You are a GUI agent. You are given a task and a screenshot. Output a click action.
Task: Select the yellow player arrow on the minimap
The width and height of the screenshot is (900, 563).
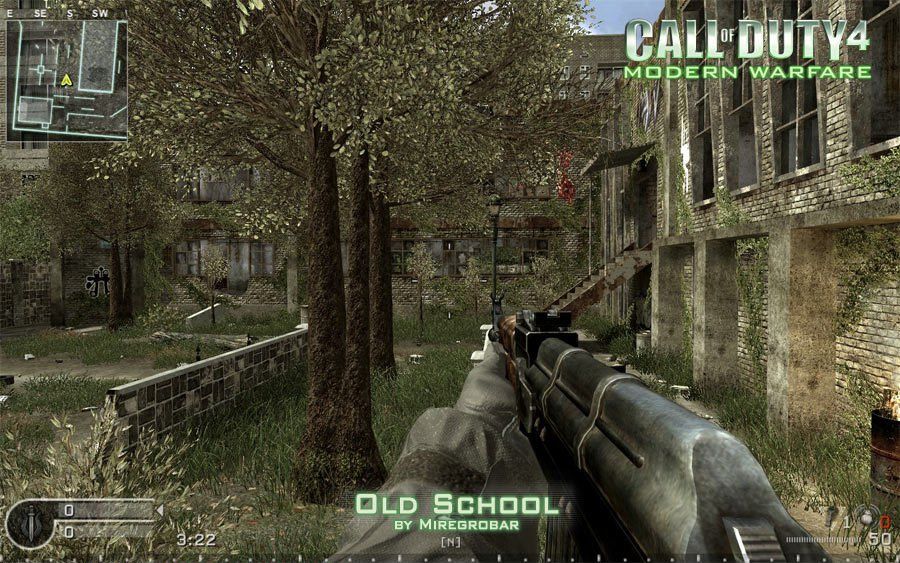(67, 79)
